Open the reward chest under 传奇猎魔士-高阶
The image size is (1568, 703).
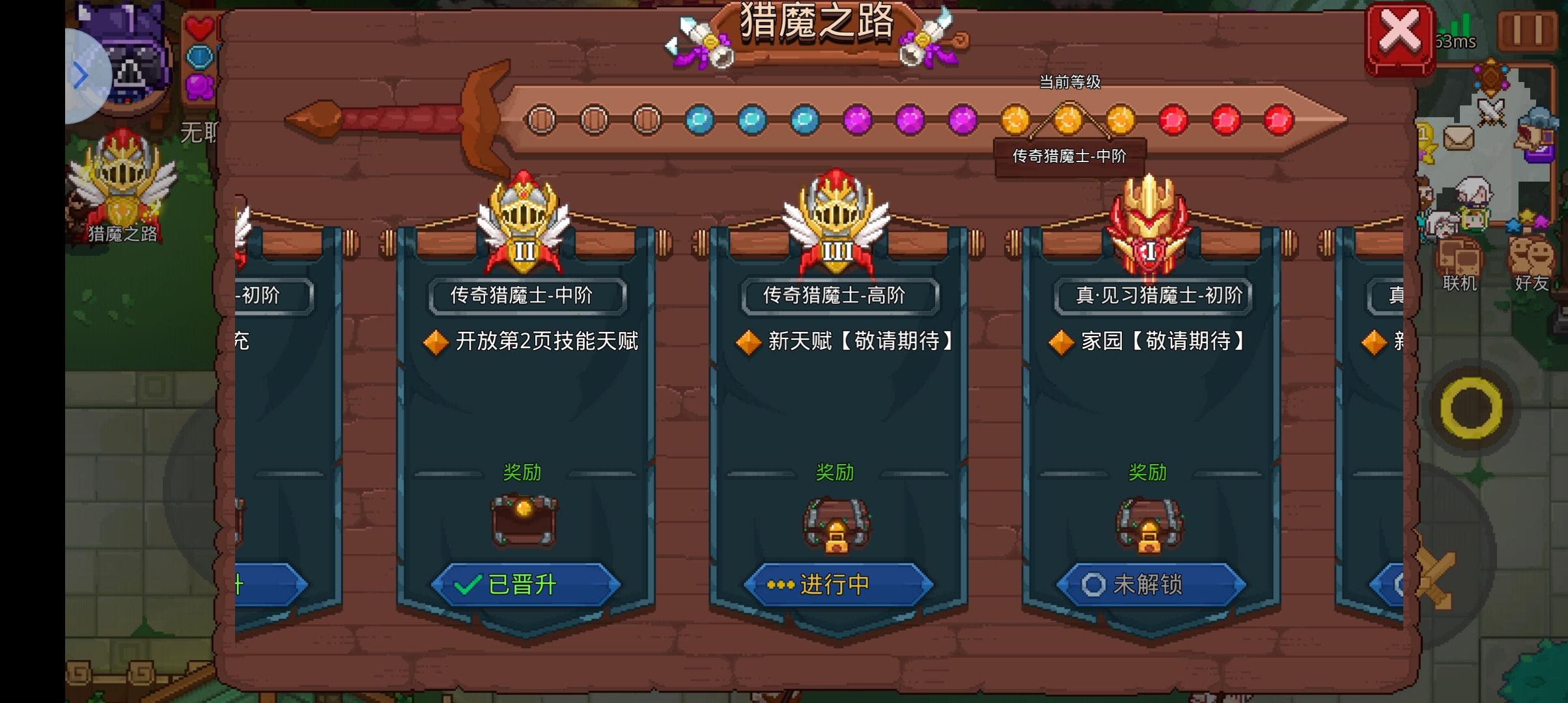pos(837,524)
